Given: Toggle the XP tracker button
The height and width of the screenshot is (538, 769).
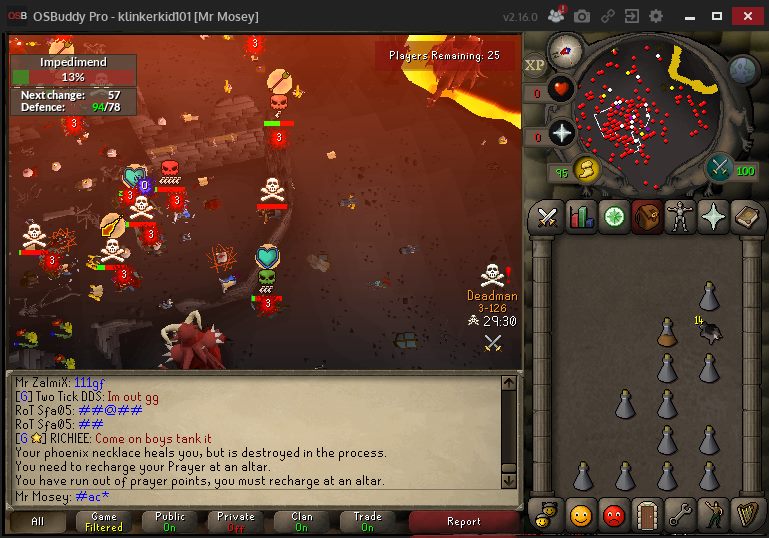Looking at the screenshot, I should [535, 64].
